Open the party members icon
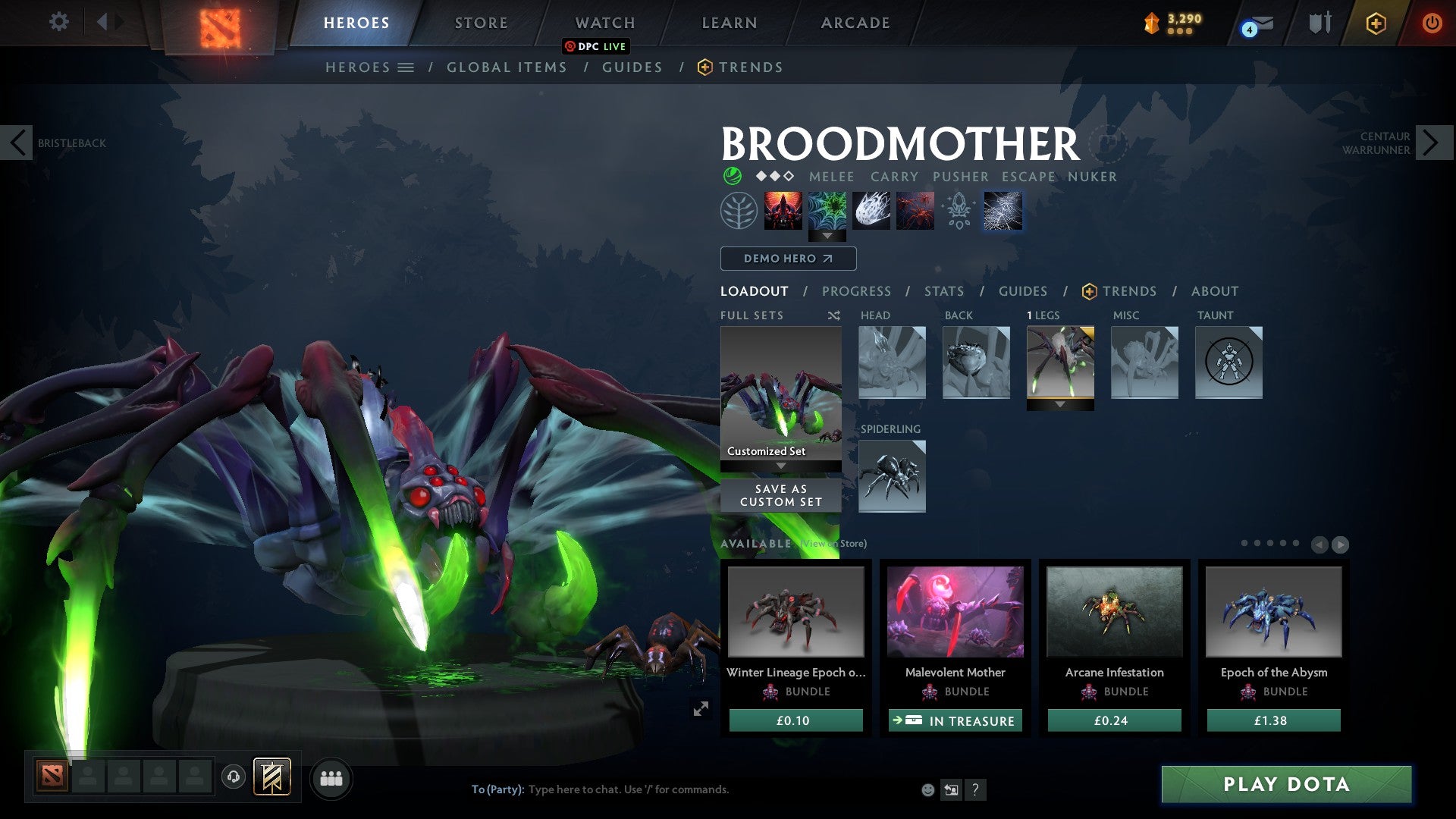Viewport: 1456px width, 819px height. [x=331, y=778]
